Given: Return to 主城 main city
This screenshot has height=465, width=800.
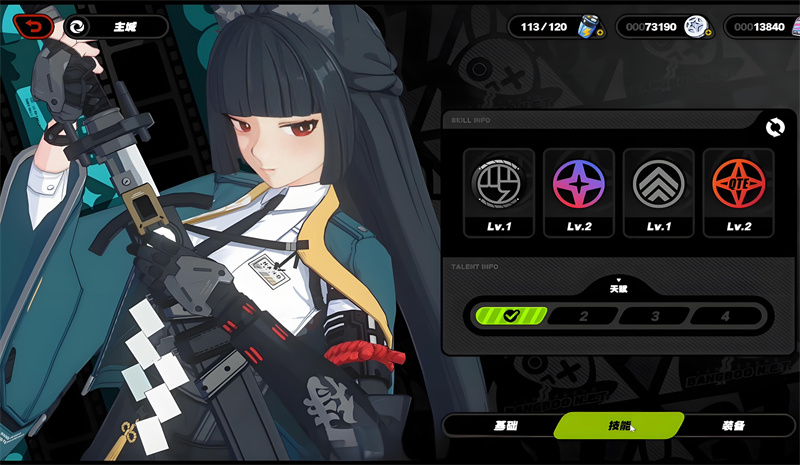Looking at the screenshot, I should click(x=113, y=27).
